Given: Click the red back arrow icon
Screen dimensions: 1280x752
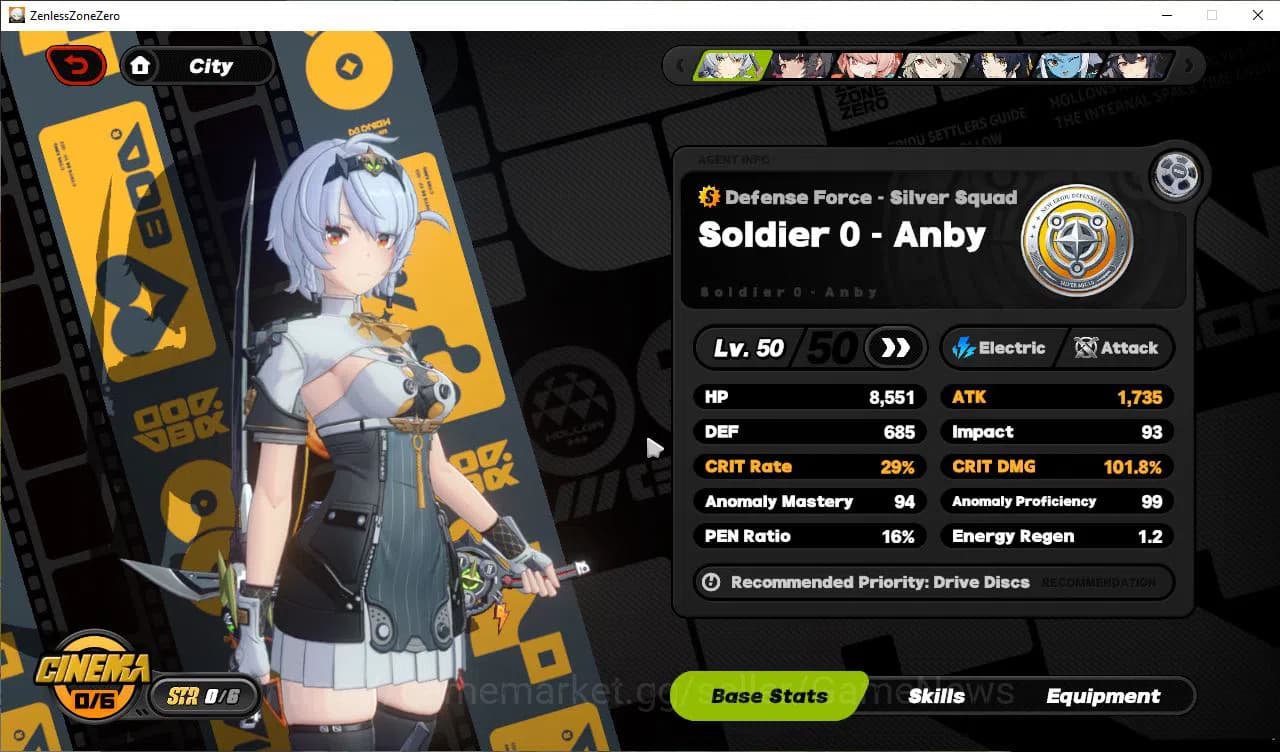Looking at the screenshot, I should point(77,63).
